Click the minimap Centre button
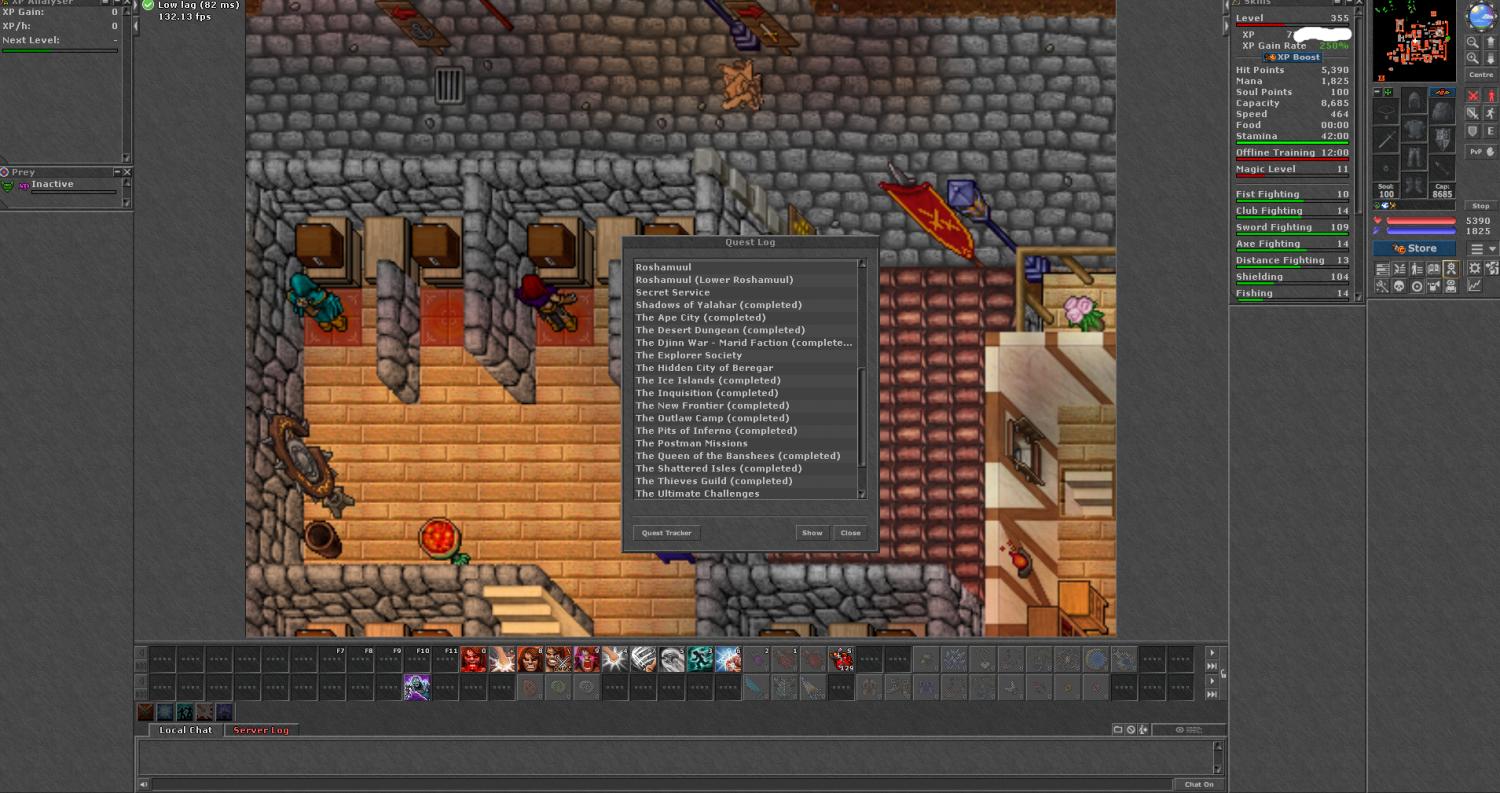Image resolution: width=1500 pixels, height=793 pixels. 1480,75
